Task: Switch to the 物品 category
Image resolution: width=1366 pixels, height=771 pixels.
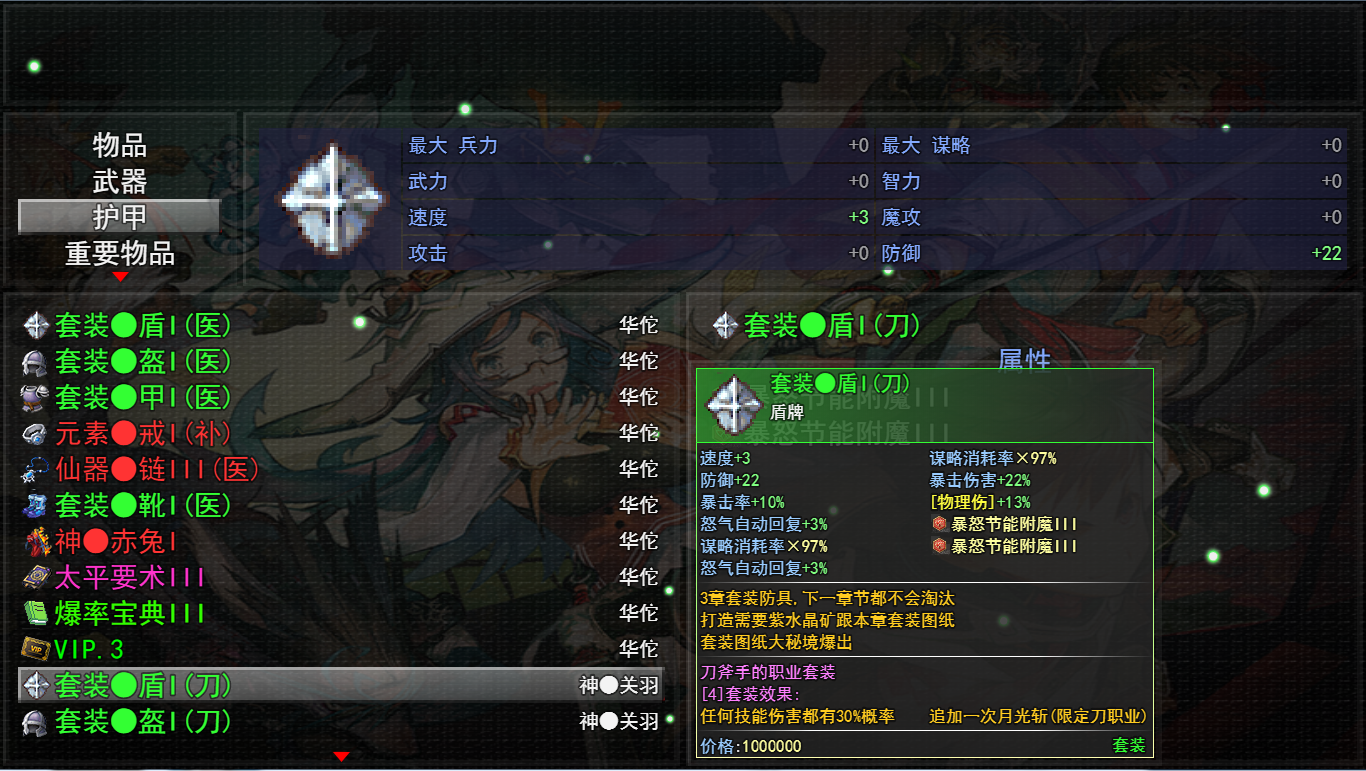Action: 119,146
